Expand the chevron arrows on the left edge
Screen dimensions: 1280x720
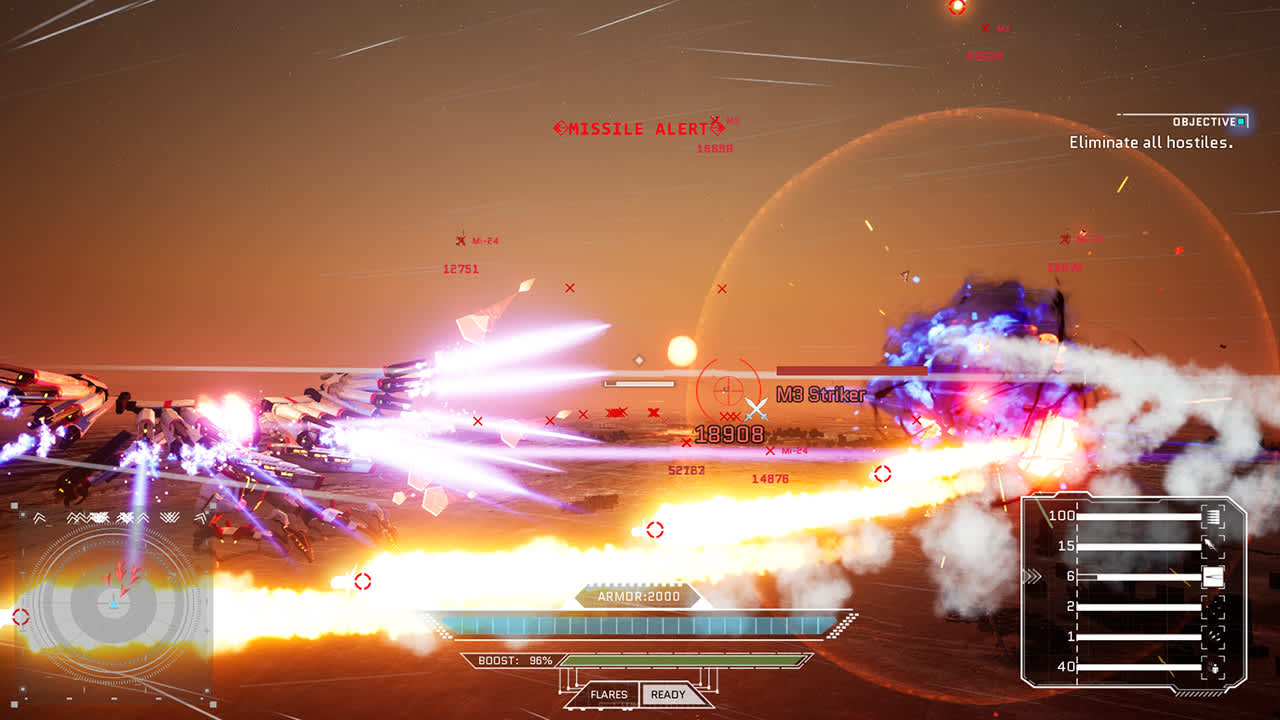coord(38,518)
